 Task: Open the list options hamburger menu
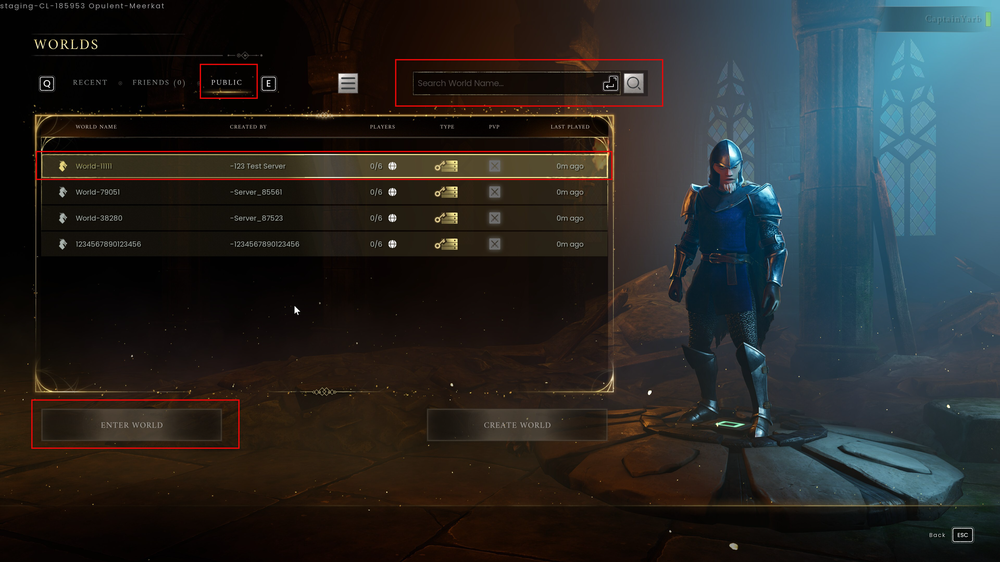(348, 84)
